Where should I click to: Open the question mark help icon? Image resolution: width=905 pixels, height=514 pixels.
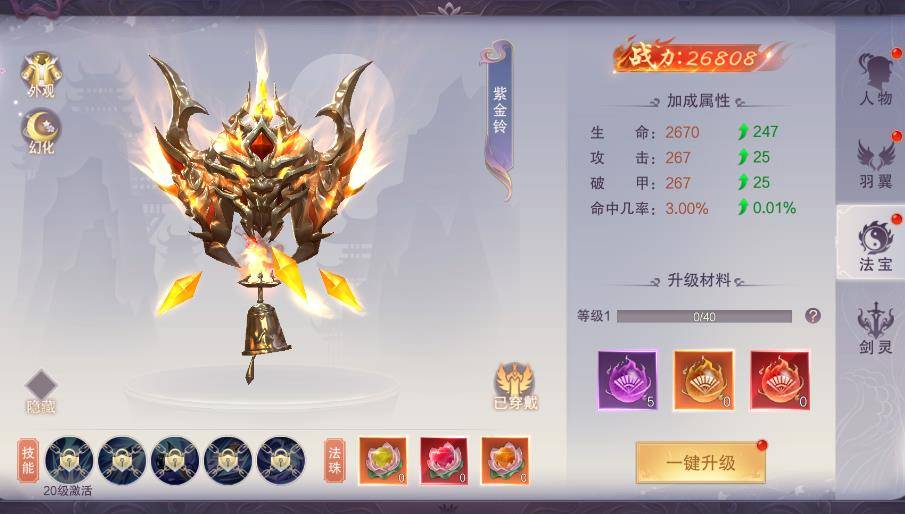[x=813, y=316]
